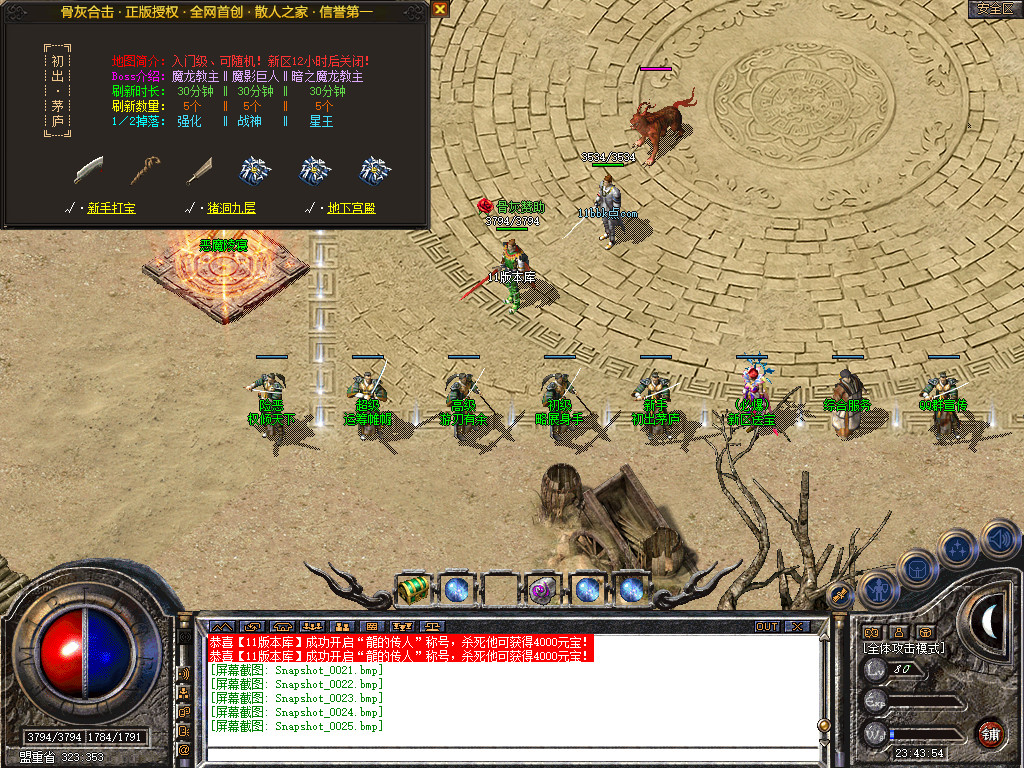The width and height of the screenshot is (1024, 768).
Task: Close the map info dialog
Action: [440, 9]
